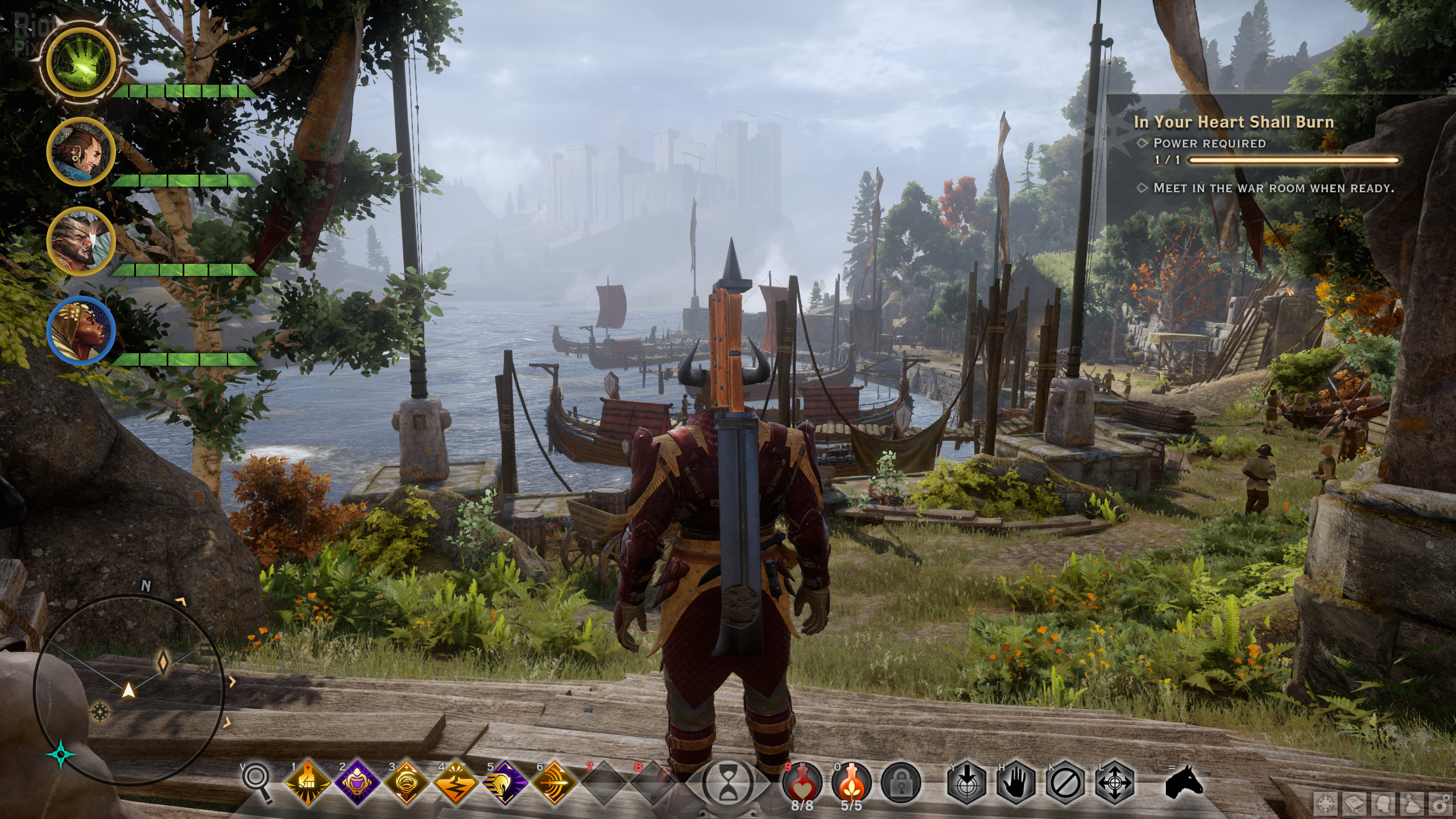
Task: Use the ground-crack earthshaking ability
Action: 456,782
